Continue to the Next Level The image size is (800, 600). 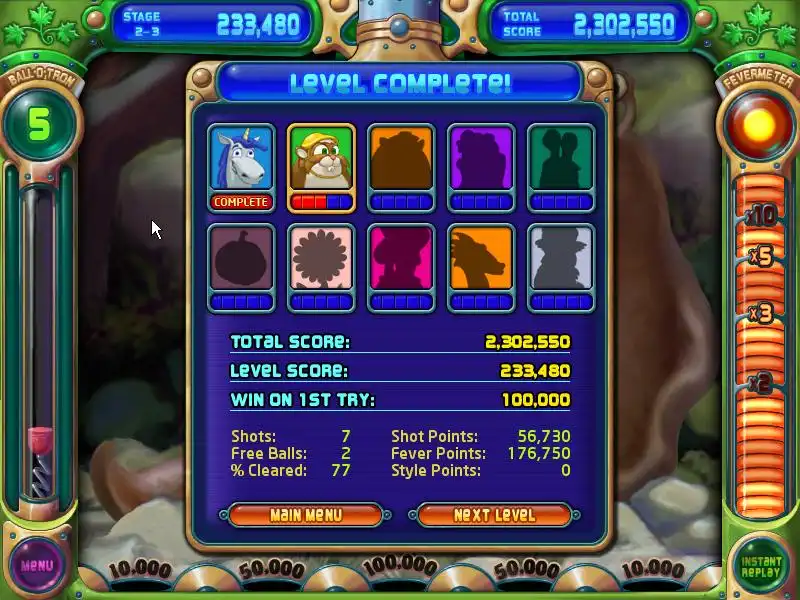(494, 515)
